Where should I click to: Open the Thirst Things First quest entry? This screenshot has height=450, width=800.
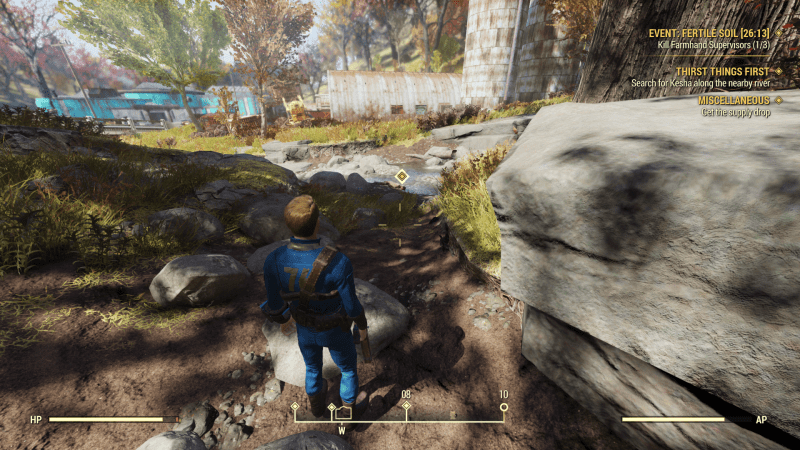722,72
